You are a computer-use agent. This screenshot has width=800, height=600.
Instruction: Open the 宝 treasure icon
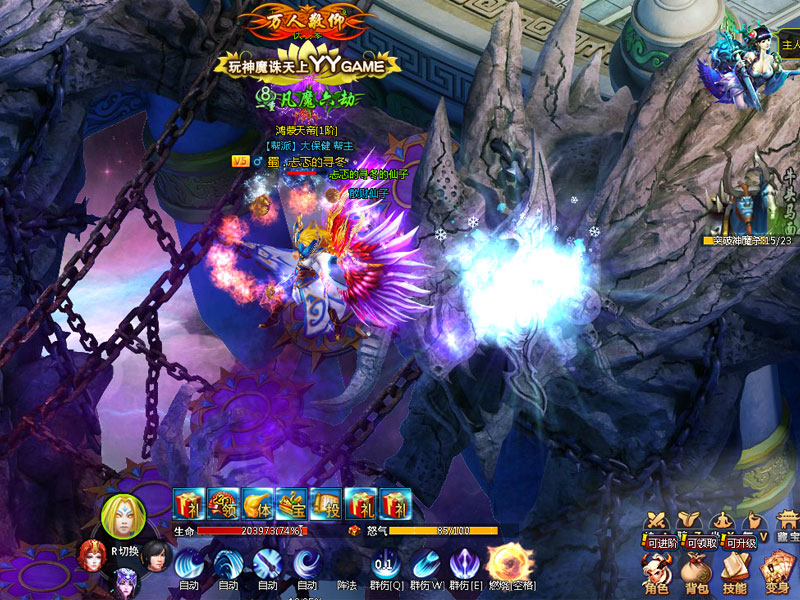[292, 503]
